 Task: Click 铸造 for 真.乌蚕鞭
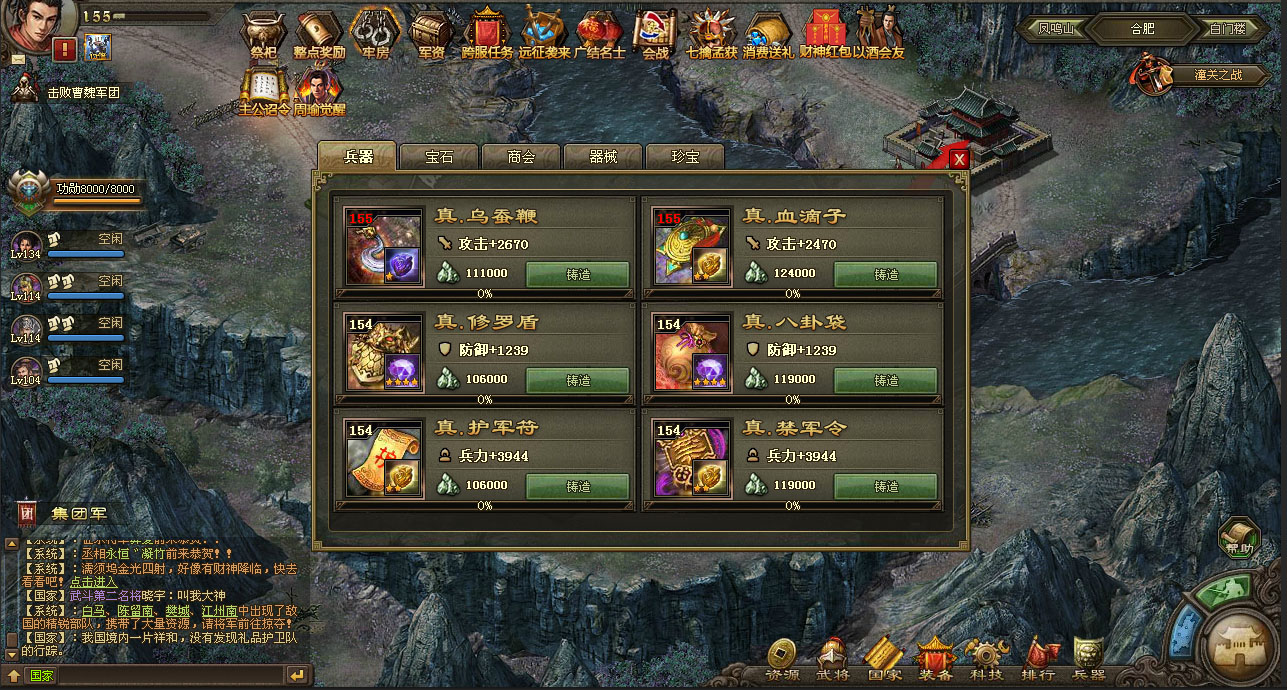[x=577, y=274]
